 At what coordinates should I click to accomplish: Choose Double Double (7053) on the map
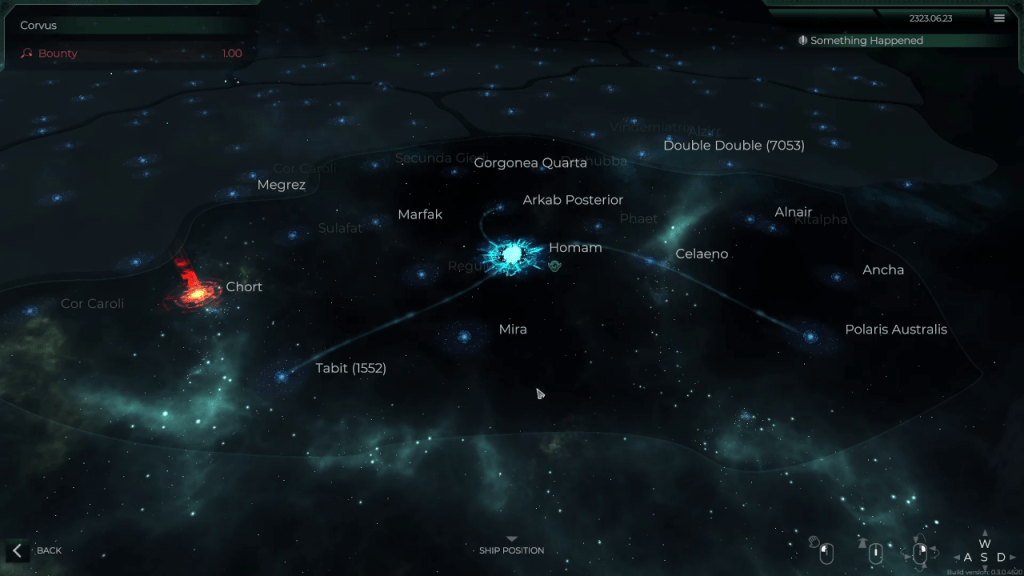(x=733, y=146)
